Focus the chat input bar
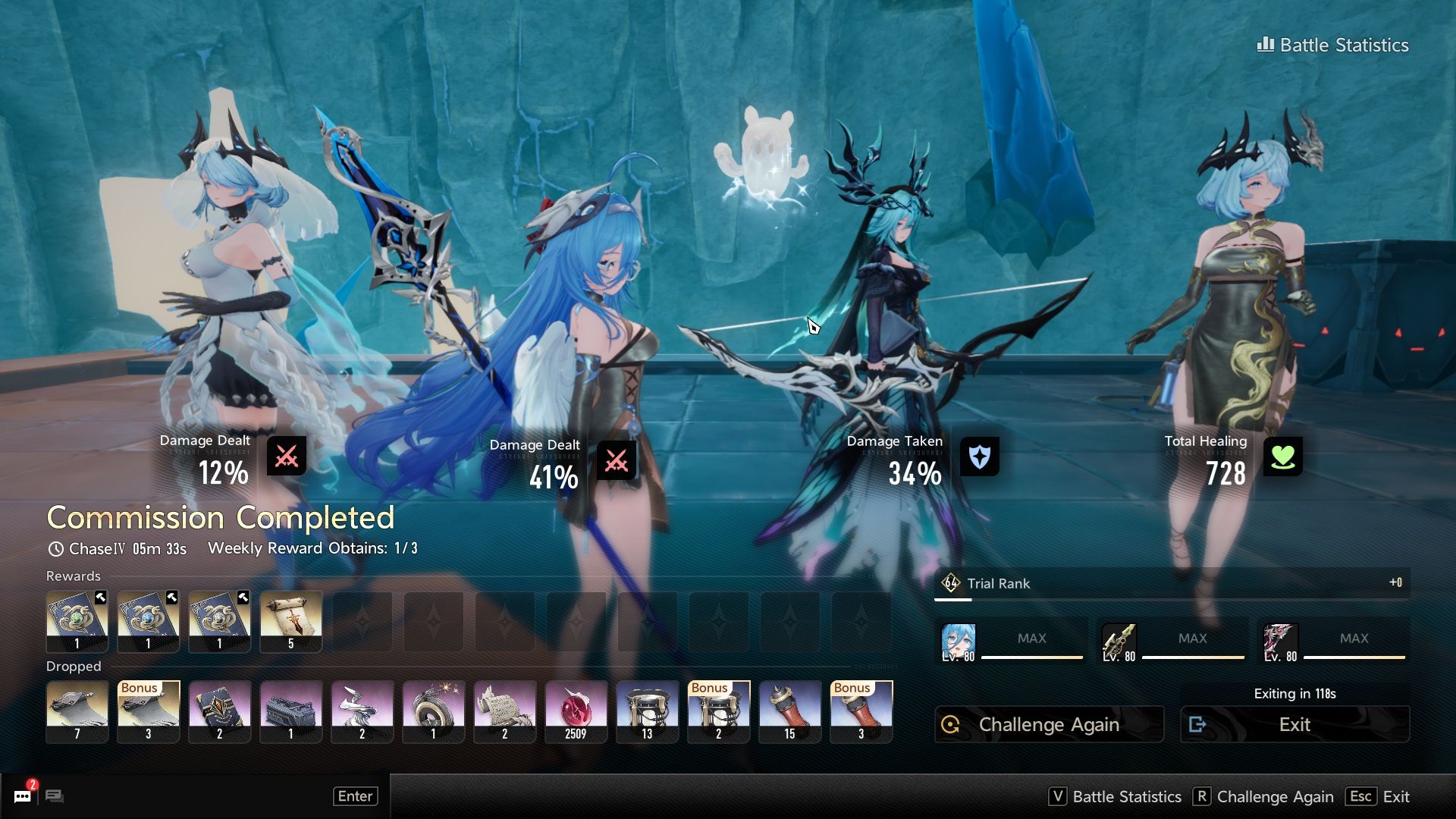The image size is (1456, 819). pos(197,796)
